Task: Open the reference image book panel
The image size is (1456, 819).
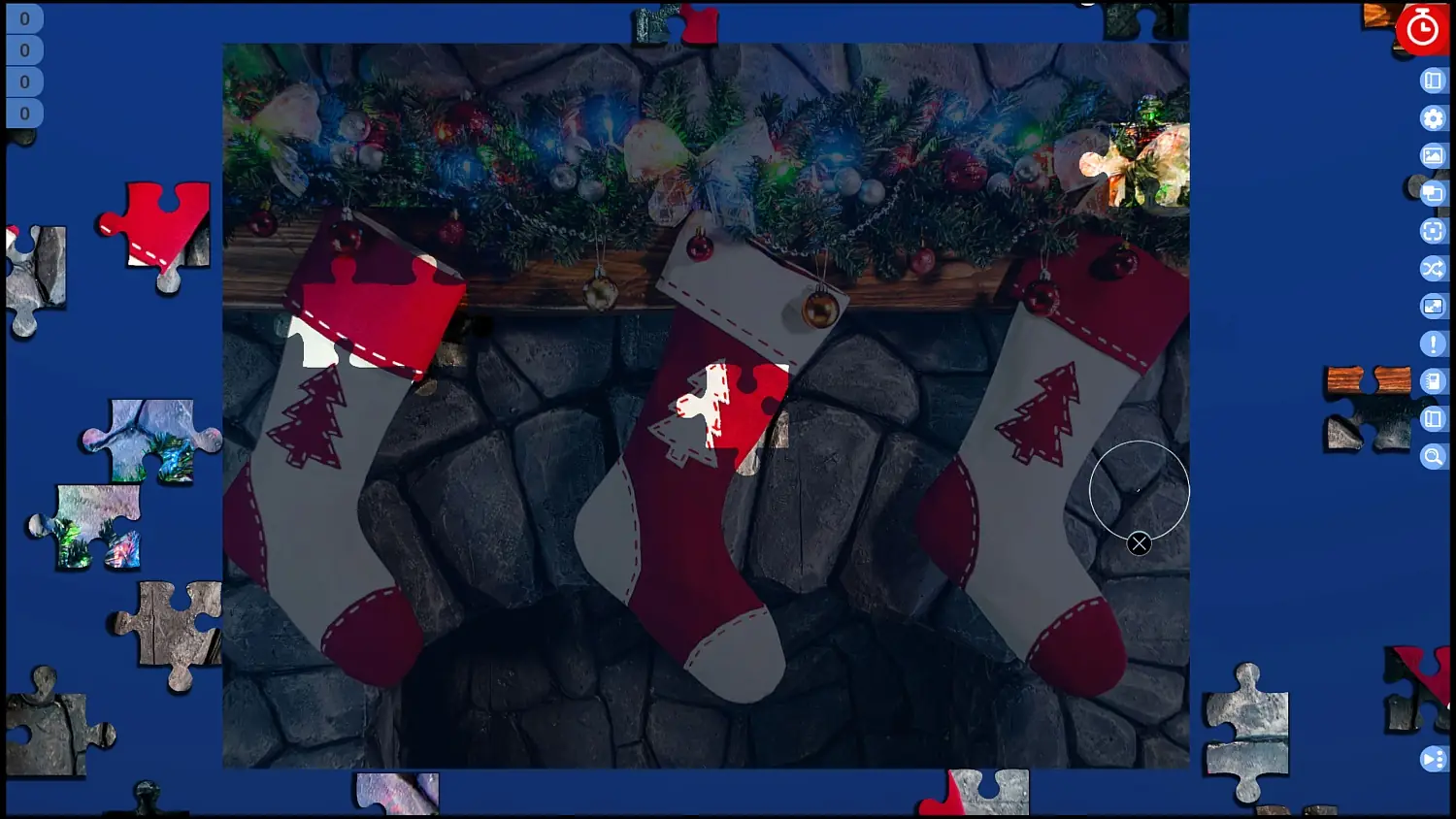Action: point(1433,81)
